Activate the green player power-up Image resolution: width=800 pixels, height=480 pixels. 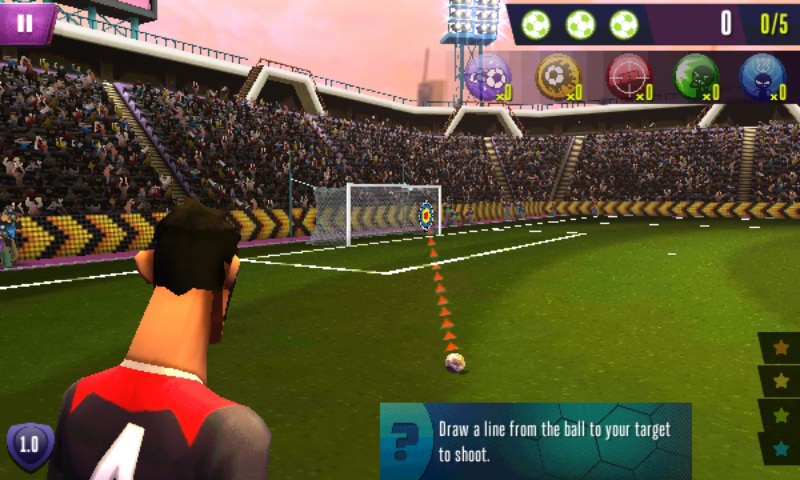point(697,76)
